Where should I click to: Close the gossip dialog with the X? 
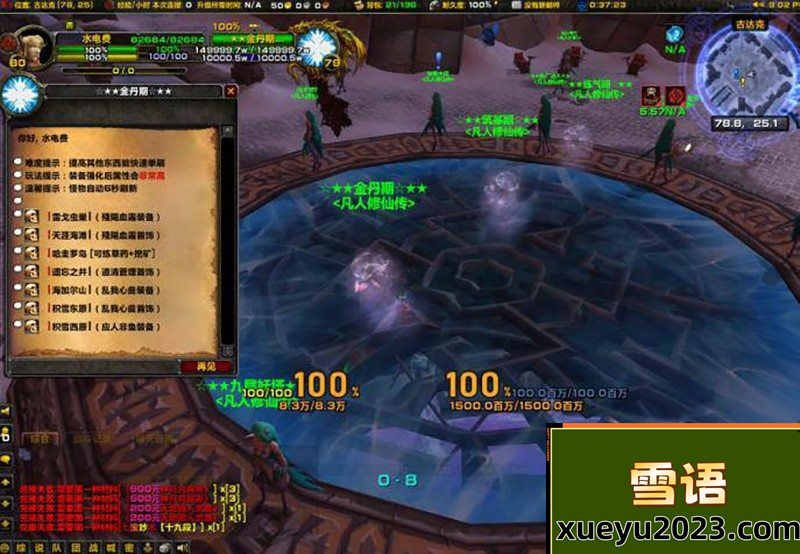(x=231, y=91)
